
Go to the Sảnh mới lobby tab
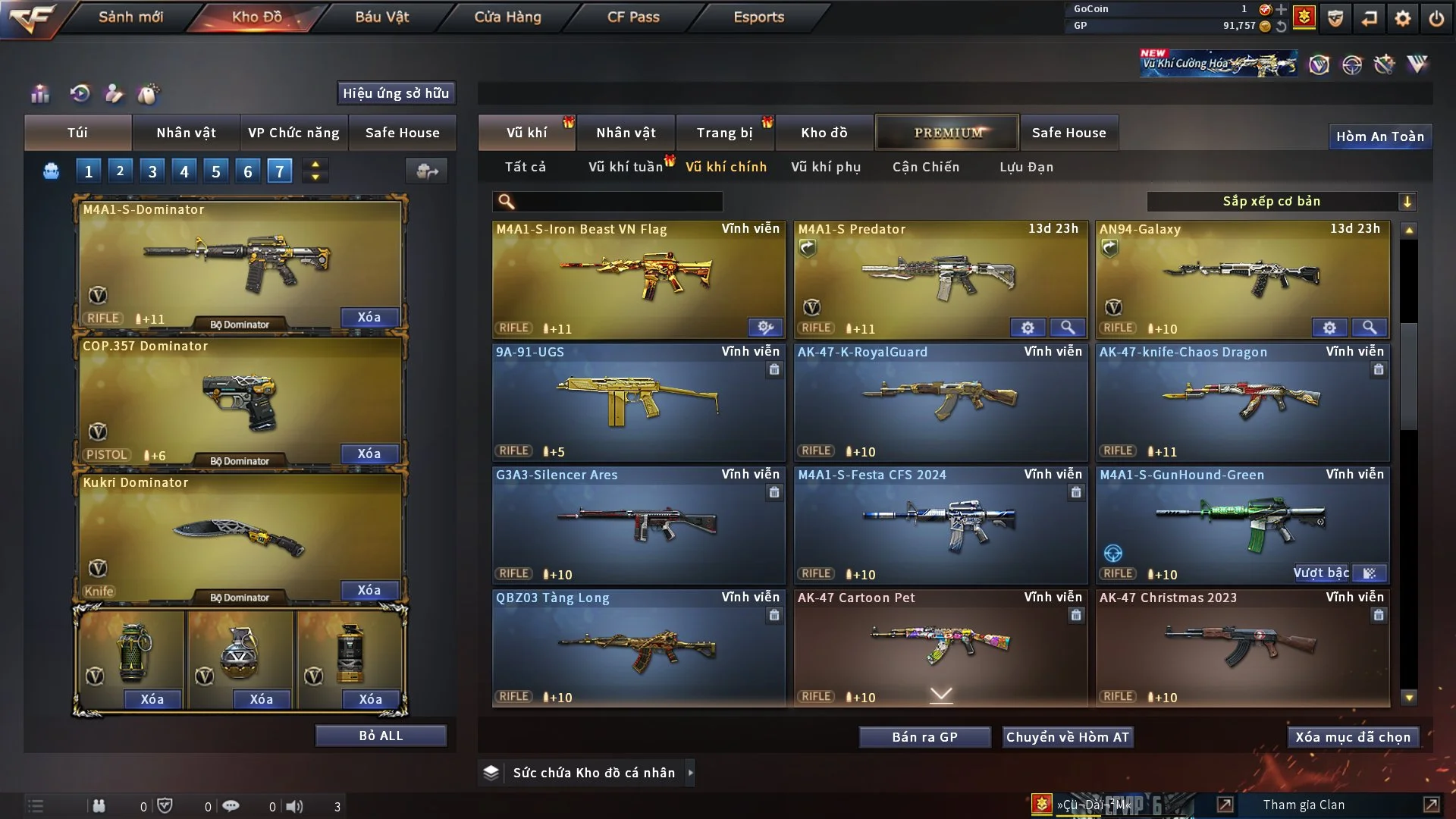pyautogui.click(x=130, y=17)
